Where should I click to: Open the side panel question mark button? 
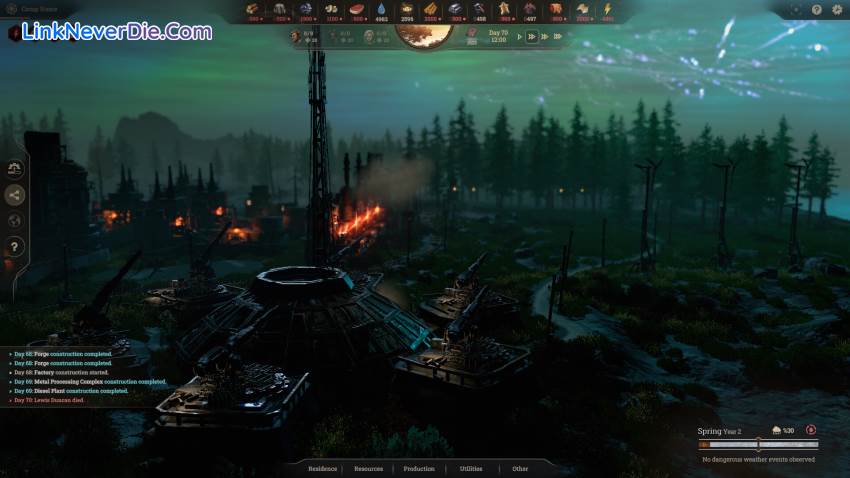tap(15, 247)
